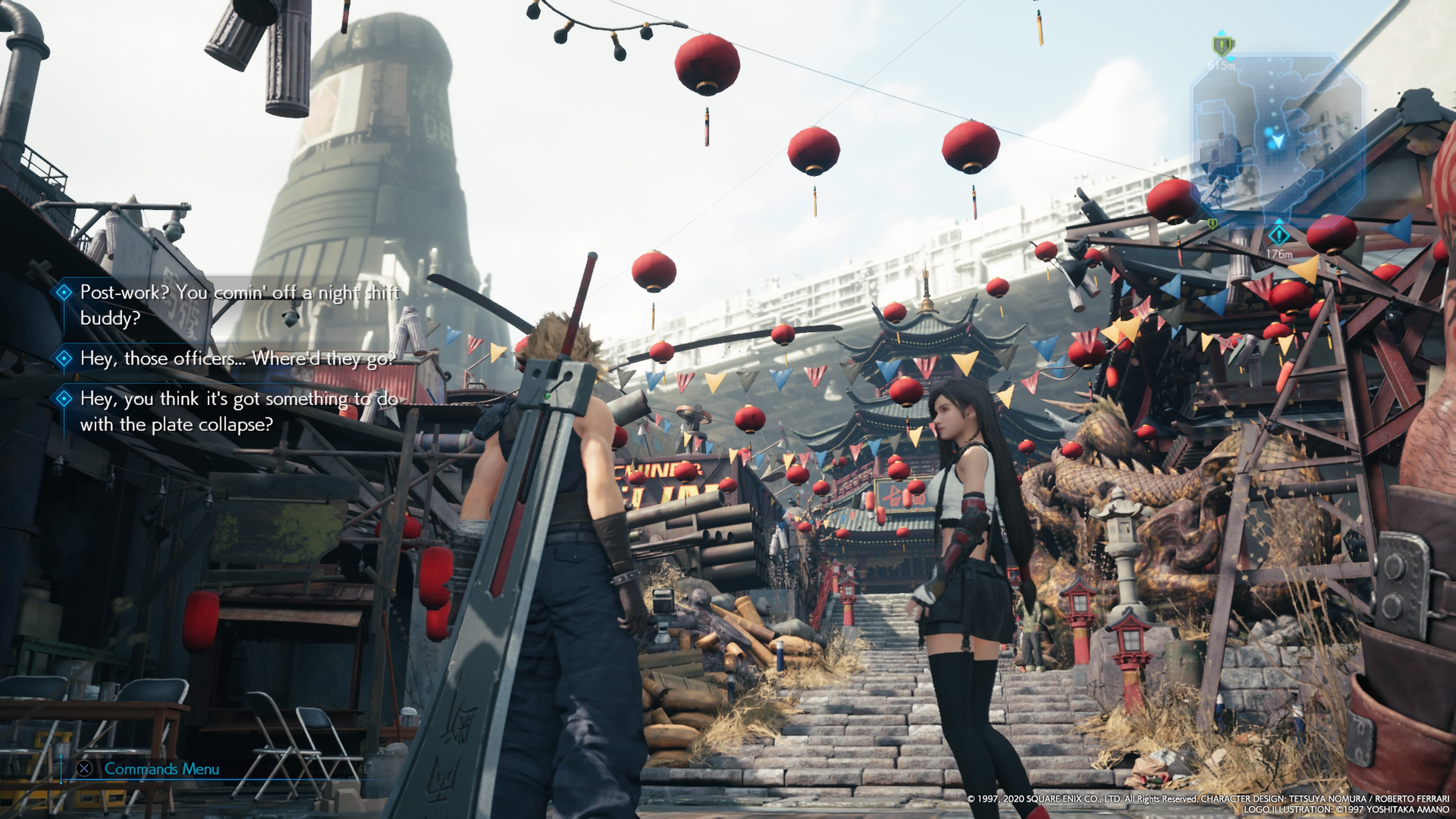
Task: Click the 615m distance label
Action: pos(1222,66)
